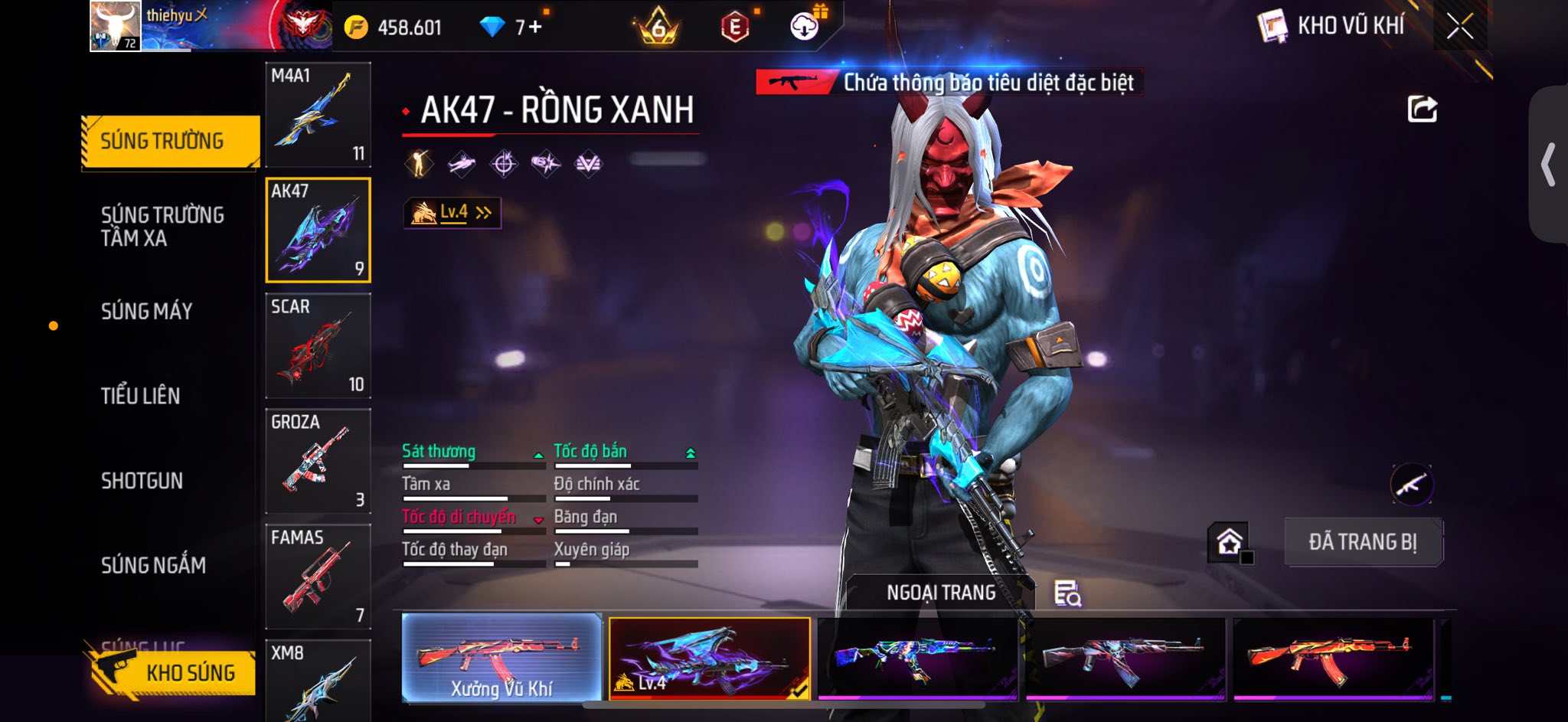The height and width of the screenshot is (722, 1568).
Task: Open the SÚNG NGẮM category
Action: (x=153, y=566)
